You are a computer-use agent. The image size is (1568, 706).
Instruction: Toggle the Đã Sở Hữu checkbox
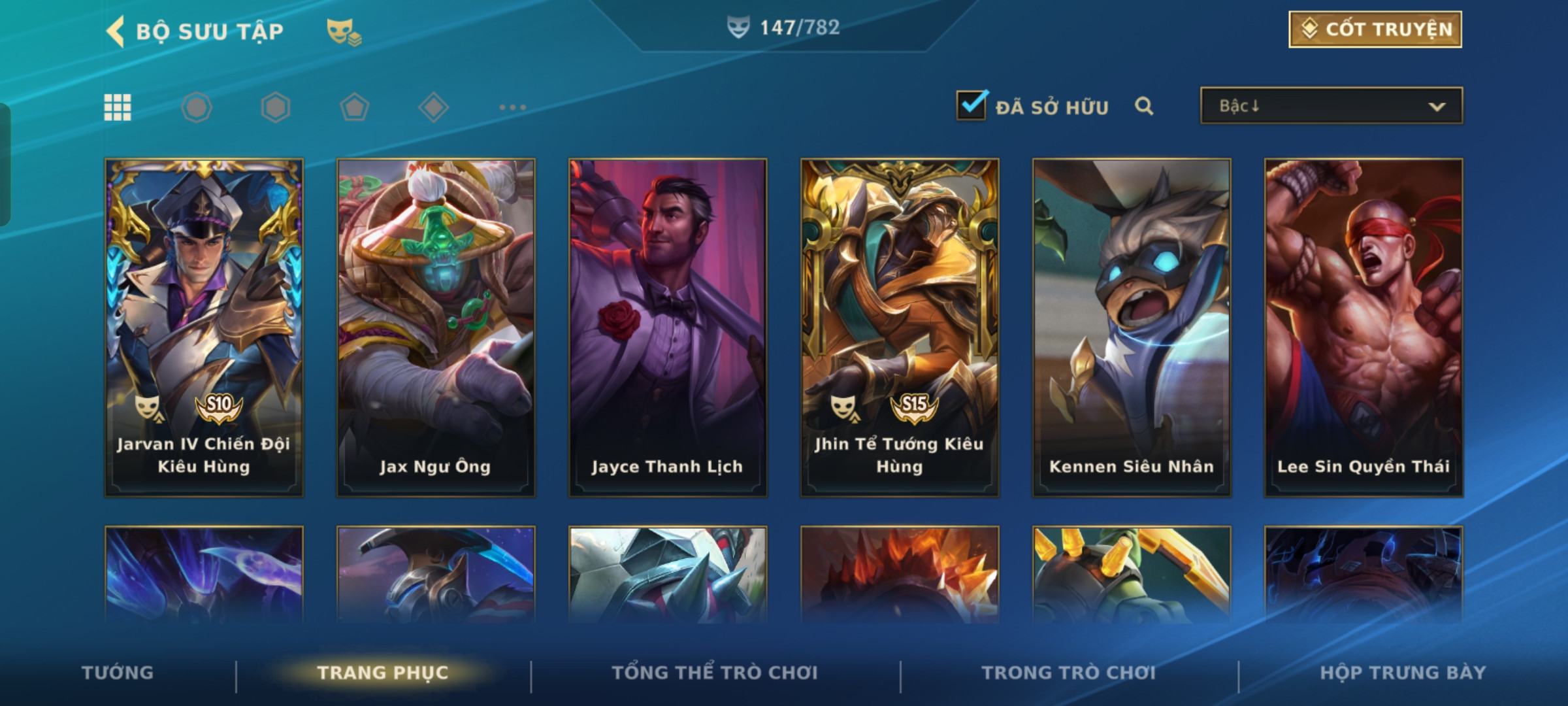[x=972, y=105]
